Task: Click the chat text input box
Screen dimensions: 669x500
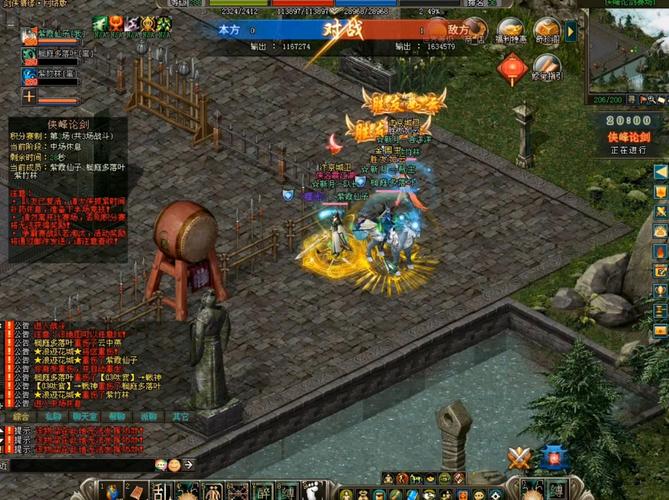Action: pos(80,465)
